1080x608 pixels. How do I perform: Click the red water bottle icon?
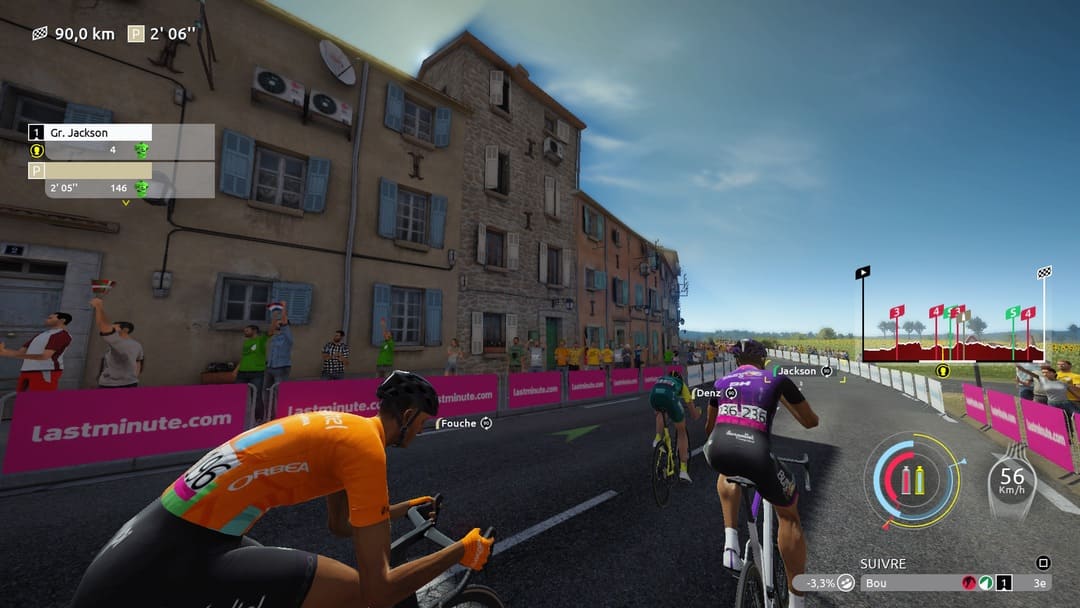(x=906, y=480)
